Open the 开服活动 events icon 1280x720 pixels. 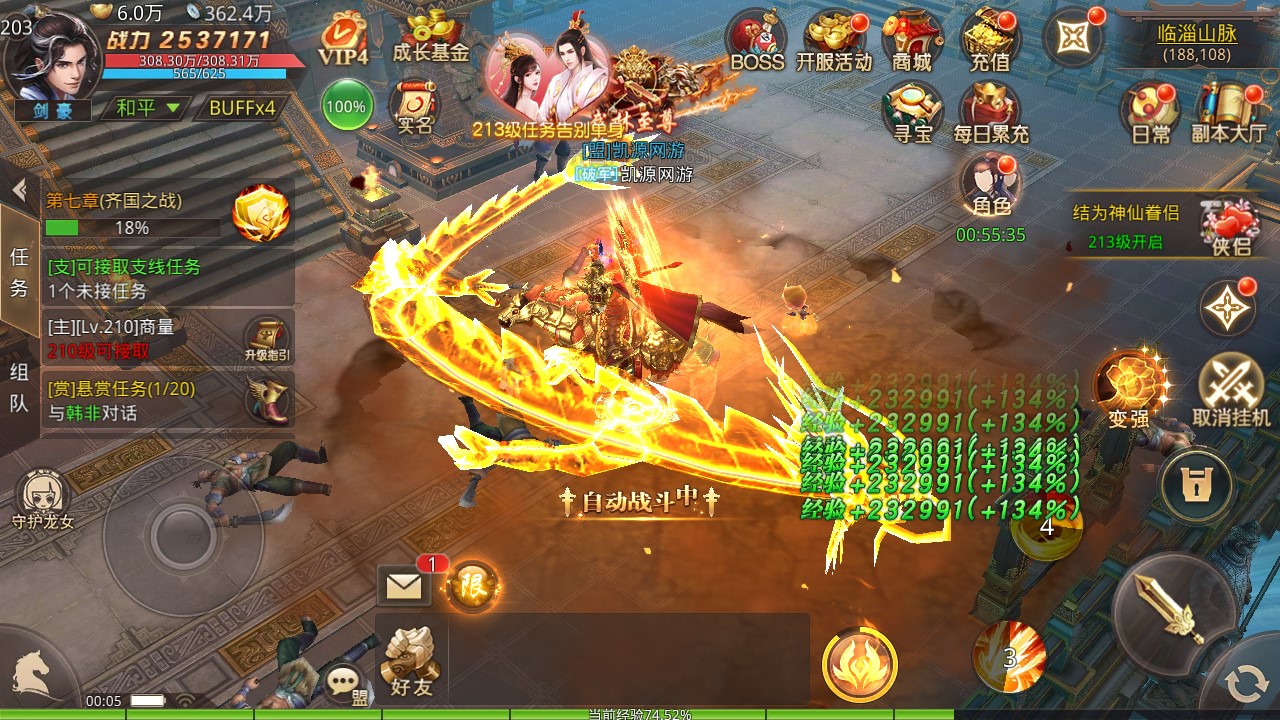(x=834, y=40)
